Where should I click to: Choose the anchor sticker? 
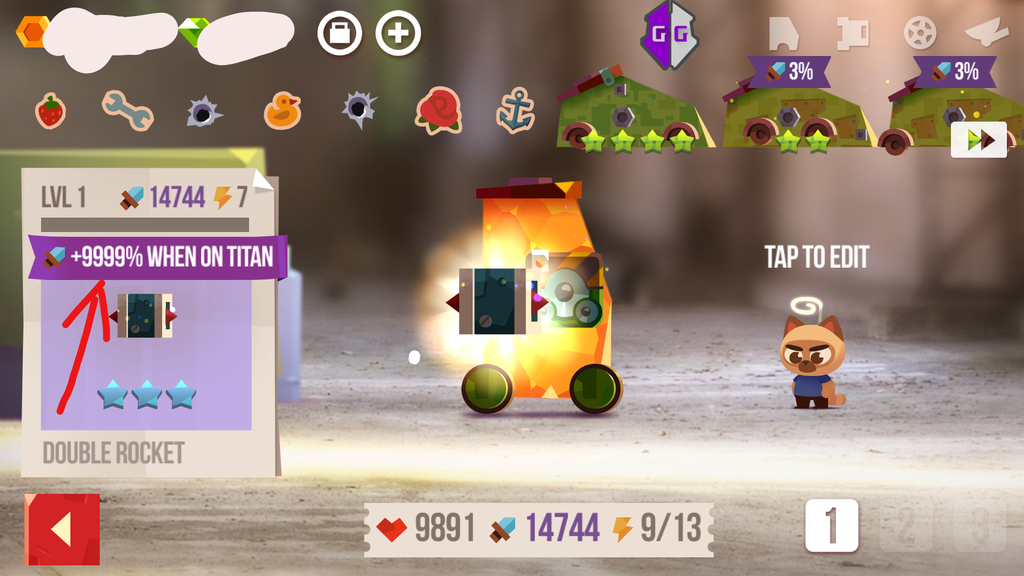coord(515,112)
